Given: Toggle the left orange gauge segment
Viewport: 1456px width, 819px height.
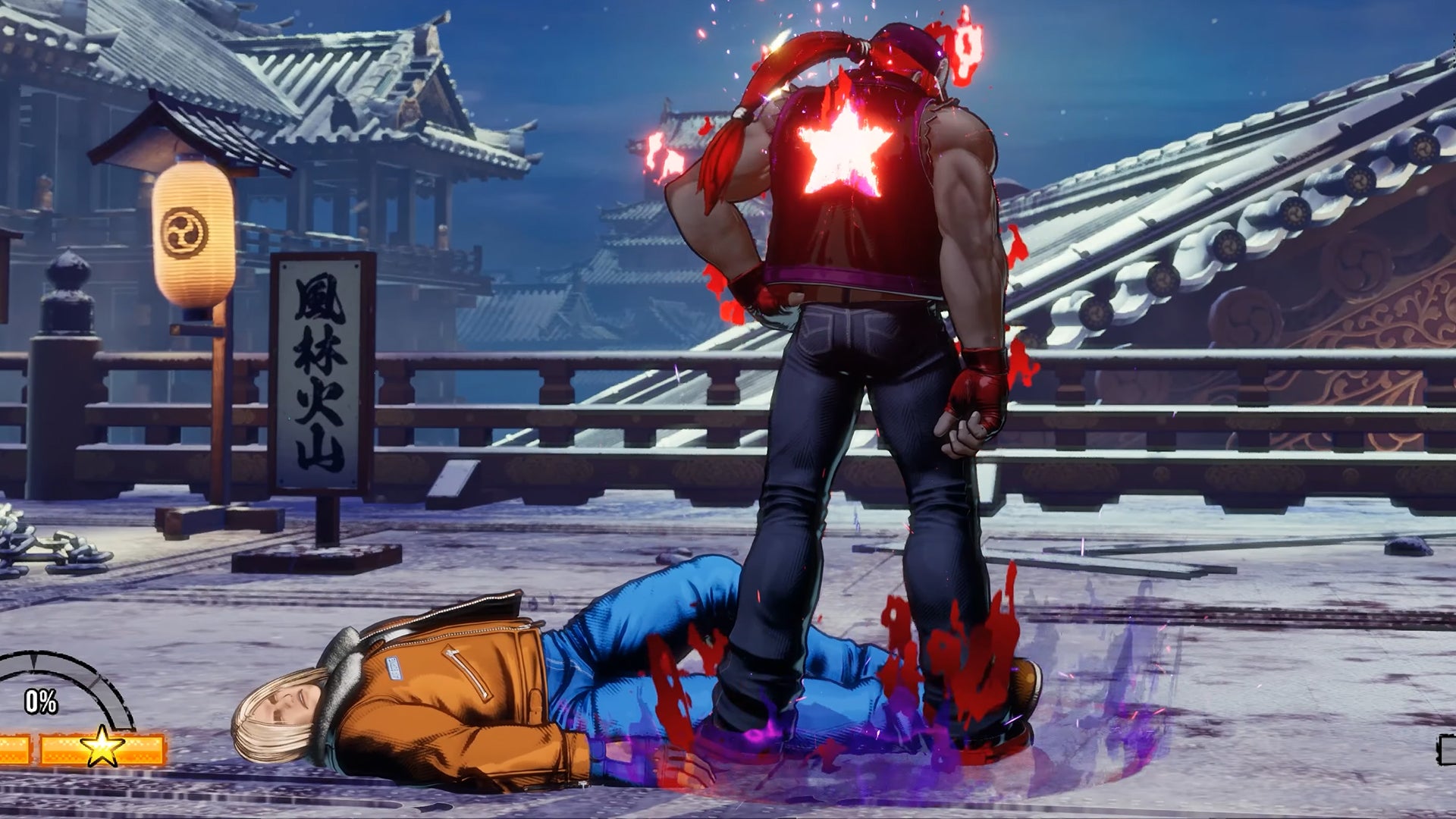Looking at the screenshot, I should click(x=15, y=748).
